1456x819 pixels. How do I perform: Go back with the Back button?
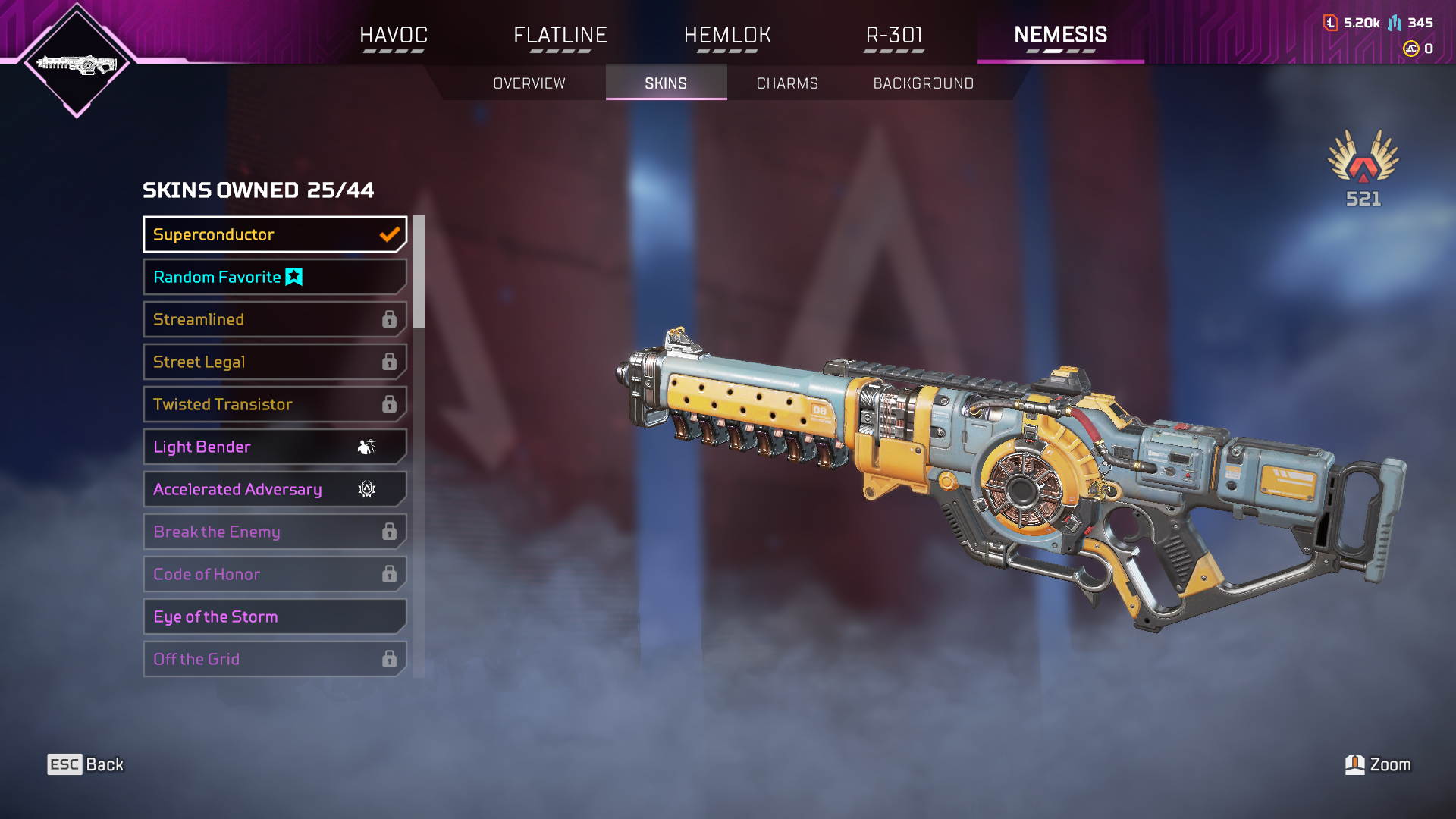coord(86,764)
